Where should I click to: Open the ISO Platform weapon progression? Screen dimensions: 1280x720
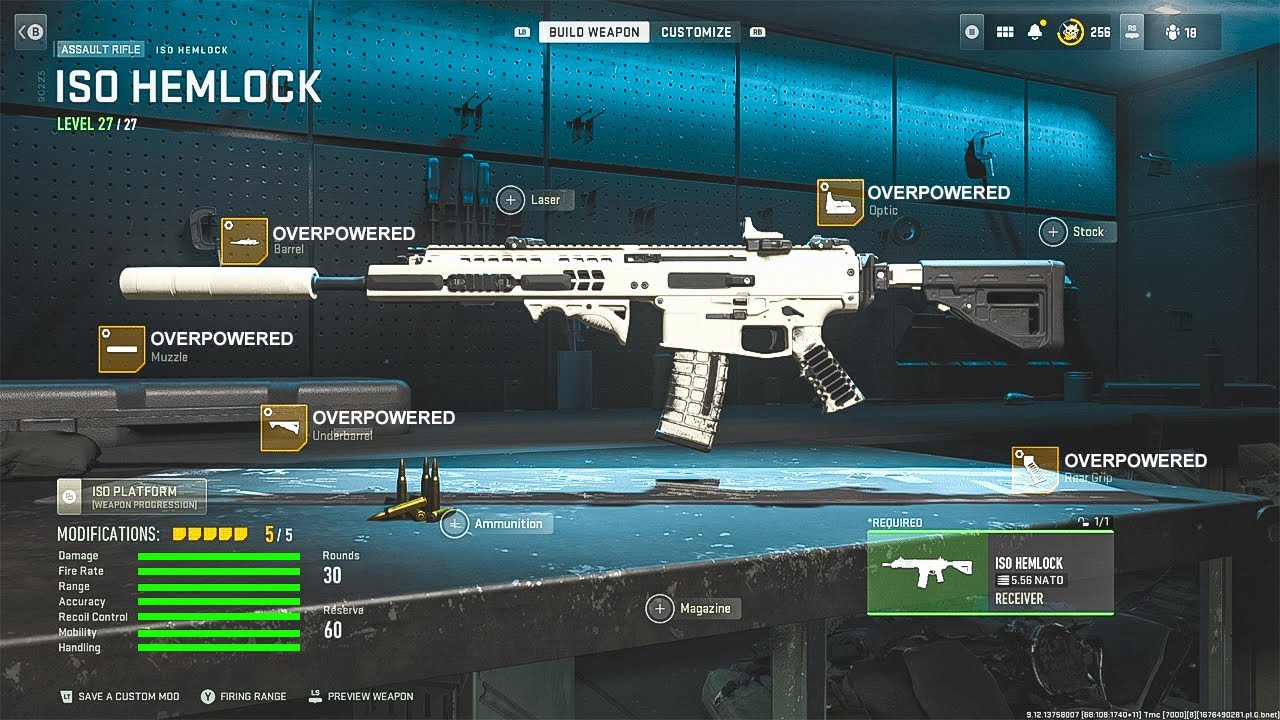[132, 496]
